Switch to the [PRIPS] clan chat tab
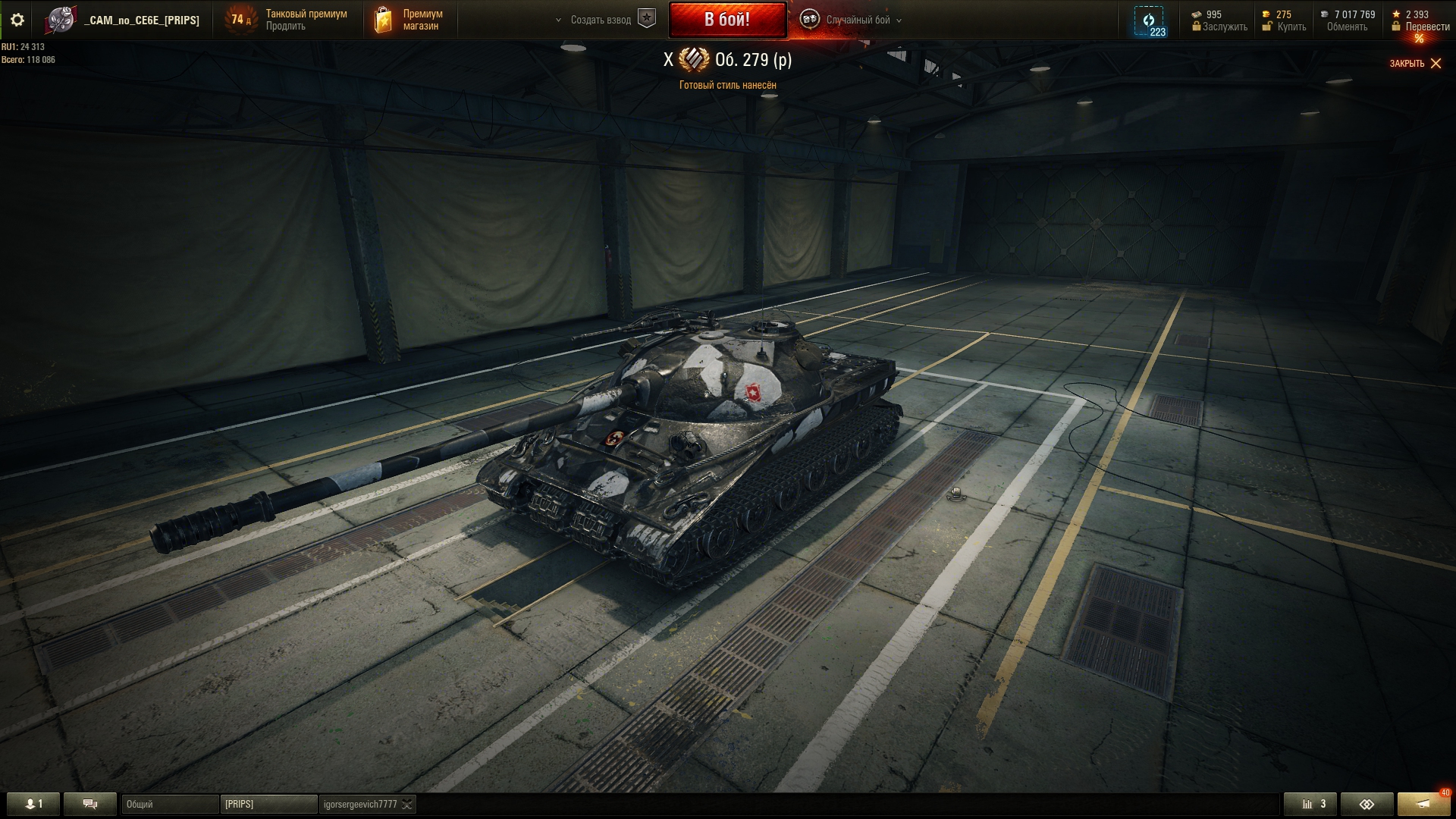 (x=268, y=804)
